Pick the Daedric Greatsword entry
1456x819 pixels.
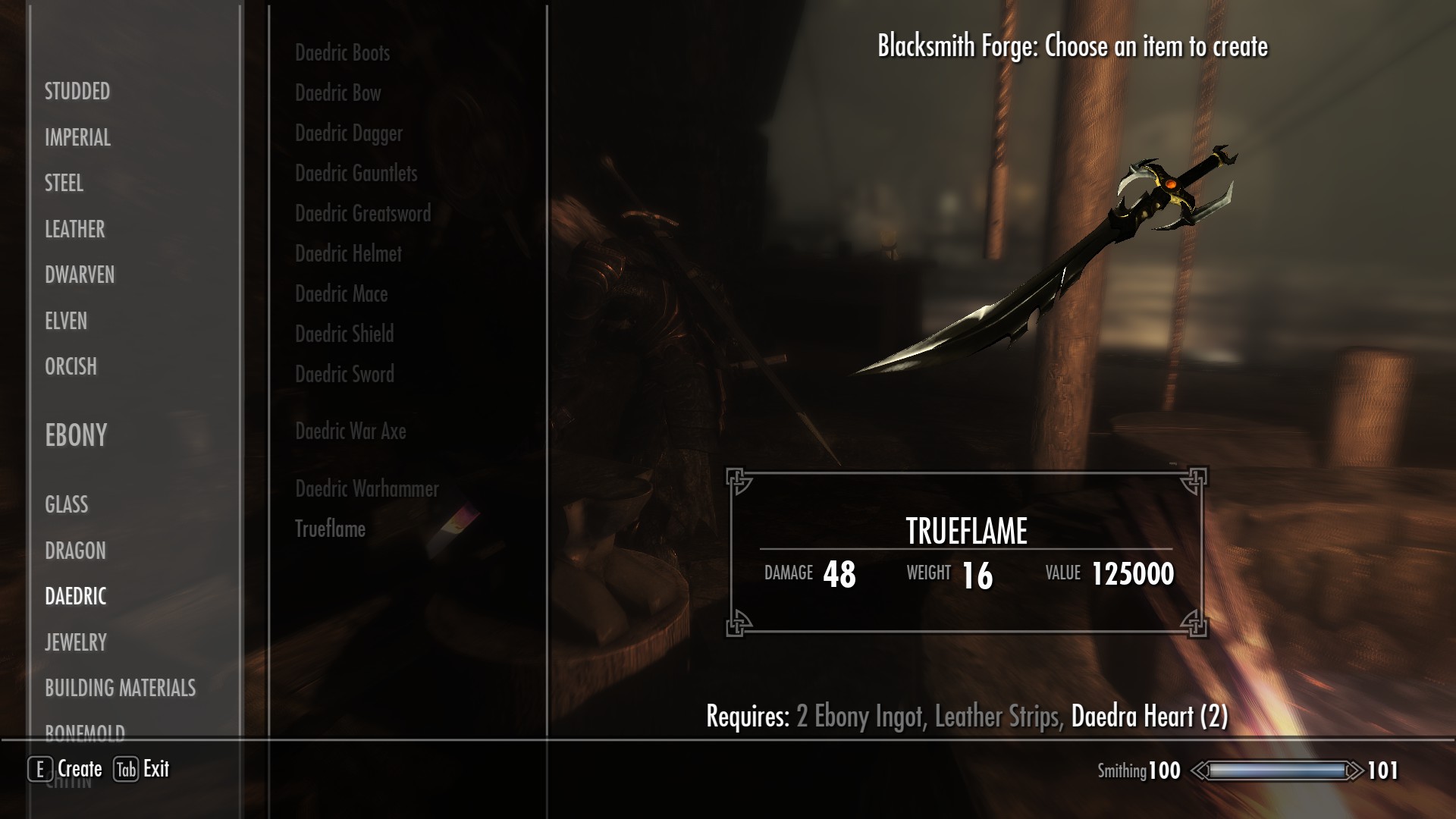point(362,214)
